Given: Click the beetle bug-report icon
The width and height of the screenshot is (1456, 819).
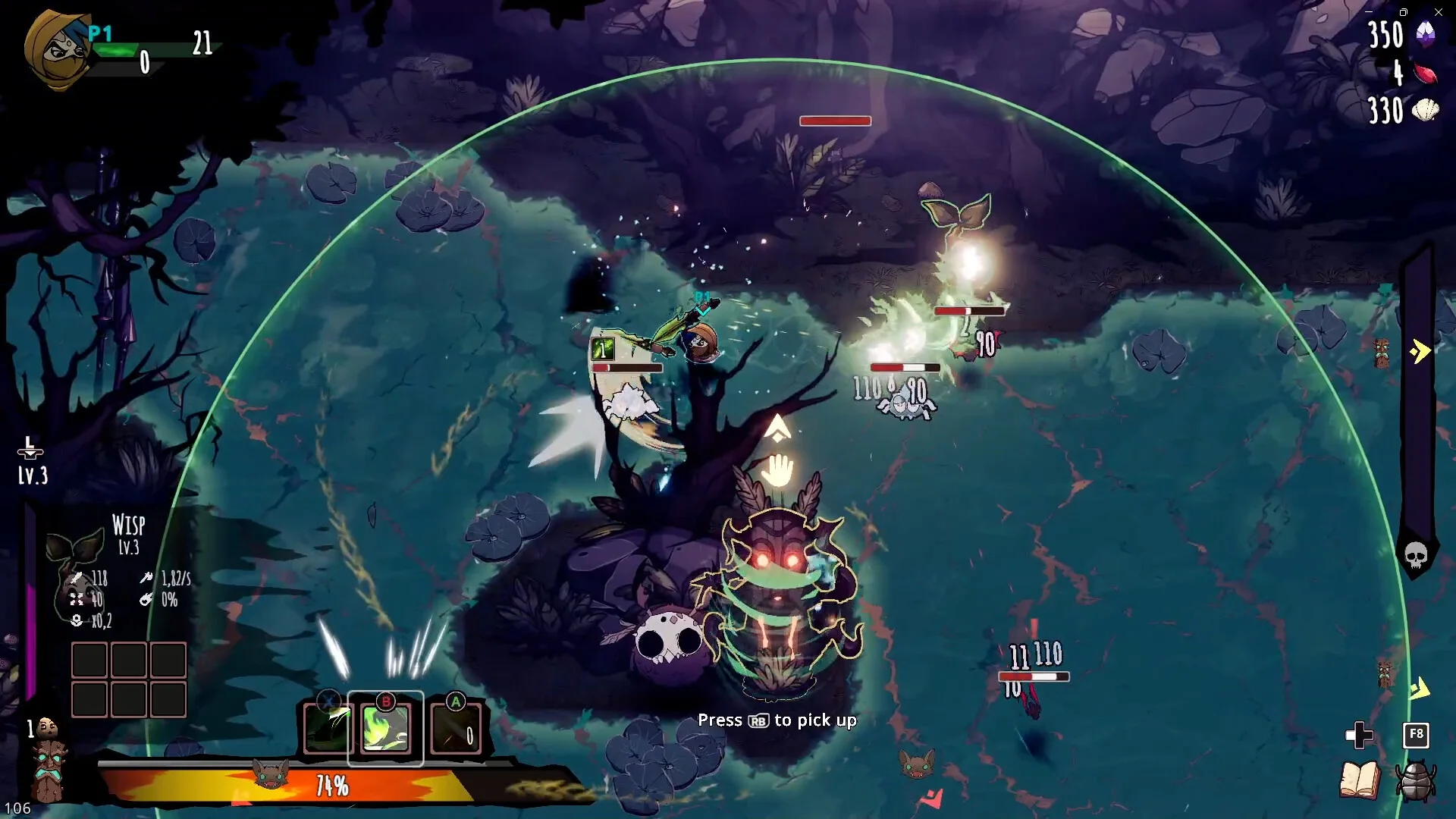Looking at the screenshot, I should 1415,781.
